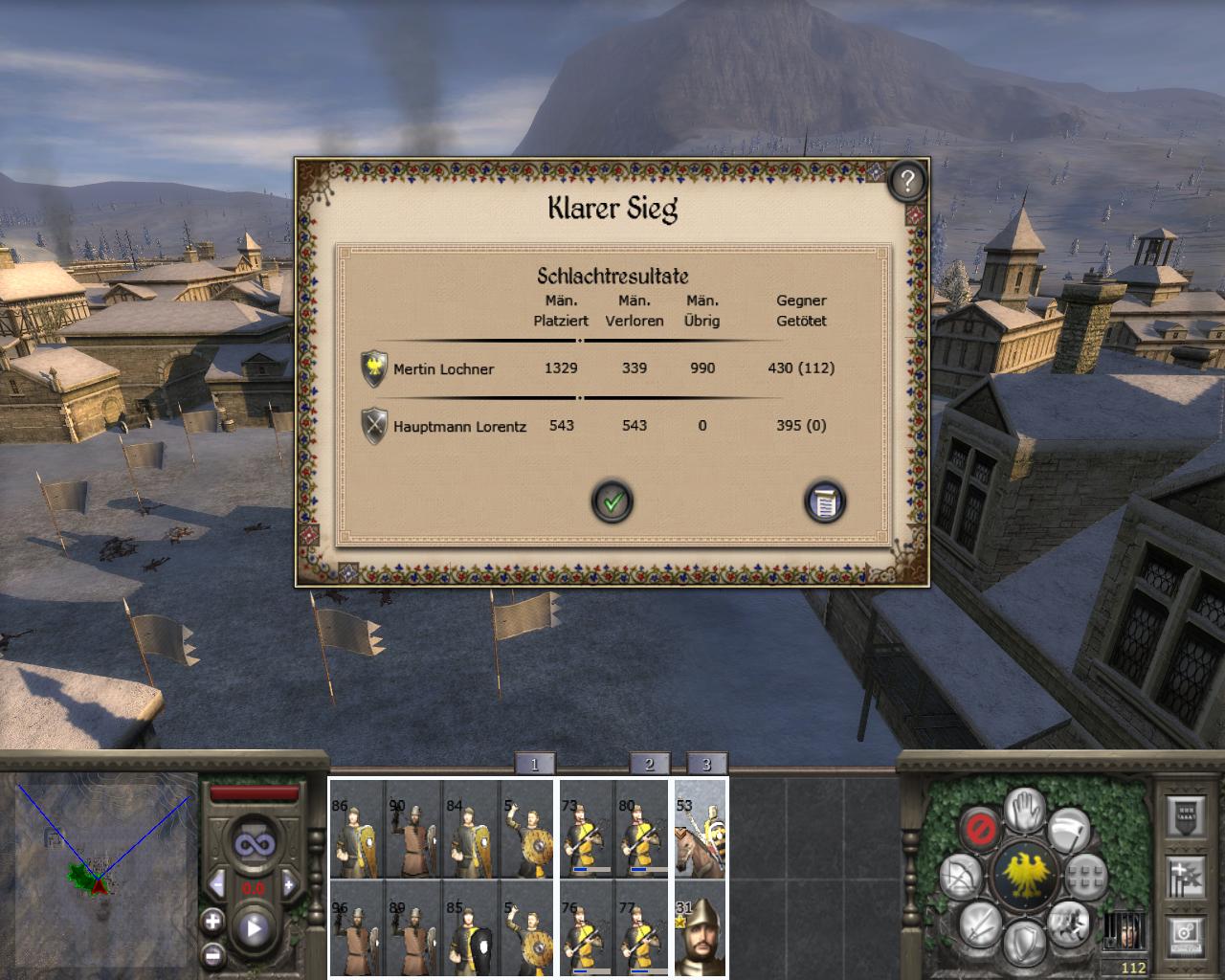Screen dimensions: 1225x980
Task: Toggle the bow fire-at-will icon
Action: 959,876
